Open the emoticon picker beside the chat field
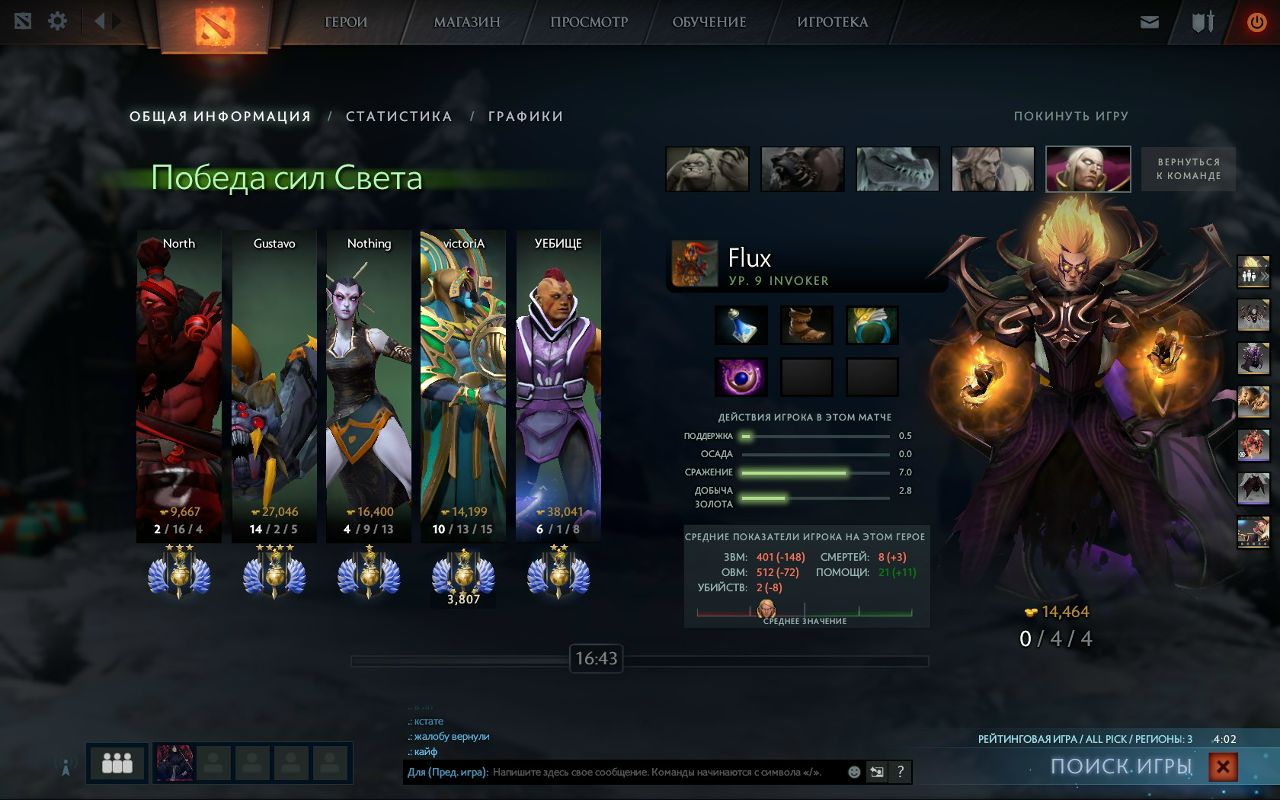 853,771
